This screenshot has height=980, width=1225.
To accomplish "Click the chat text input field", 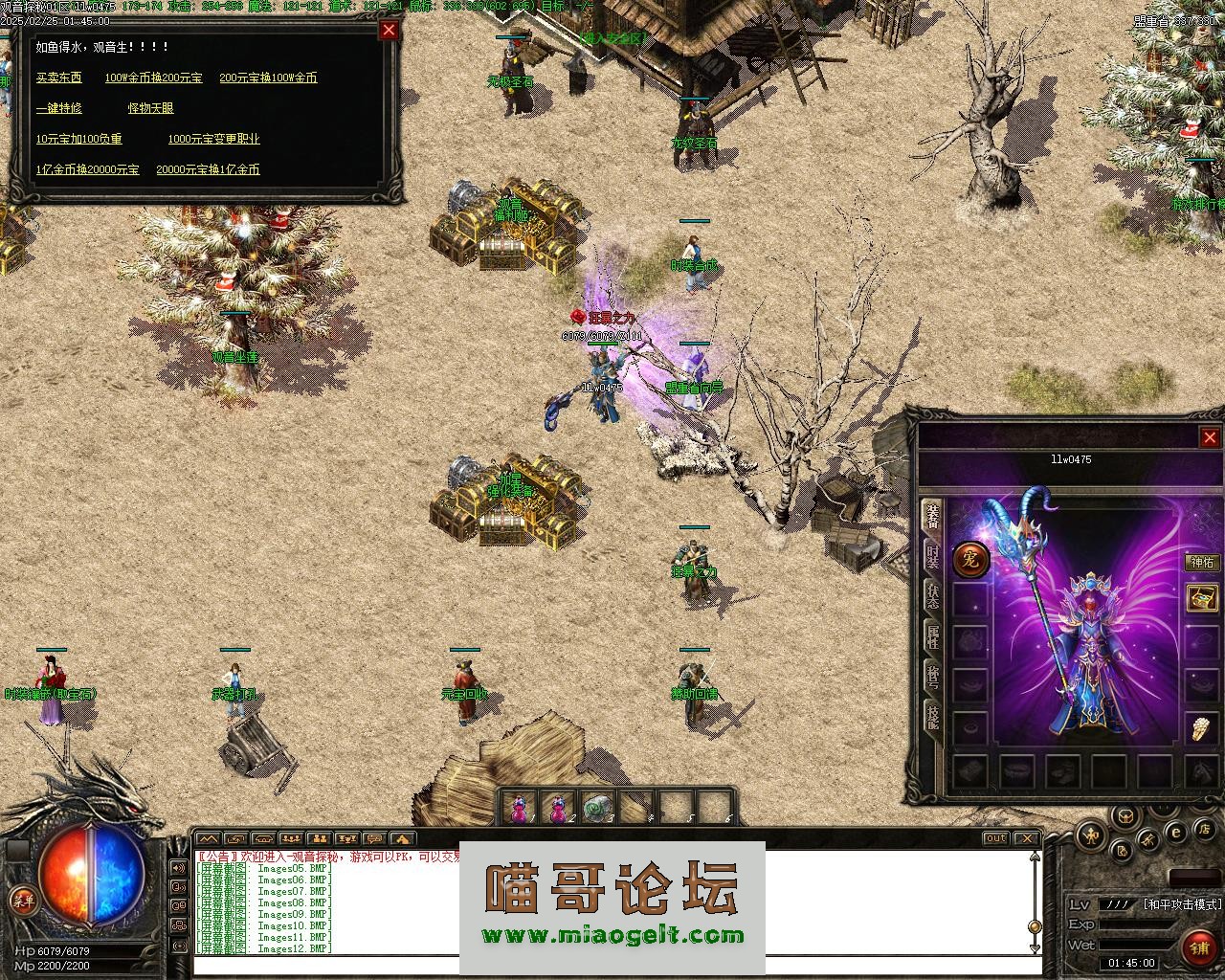I will click(x=612, y=966).
